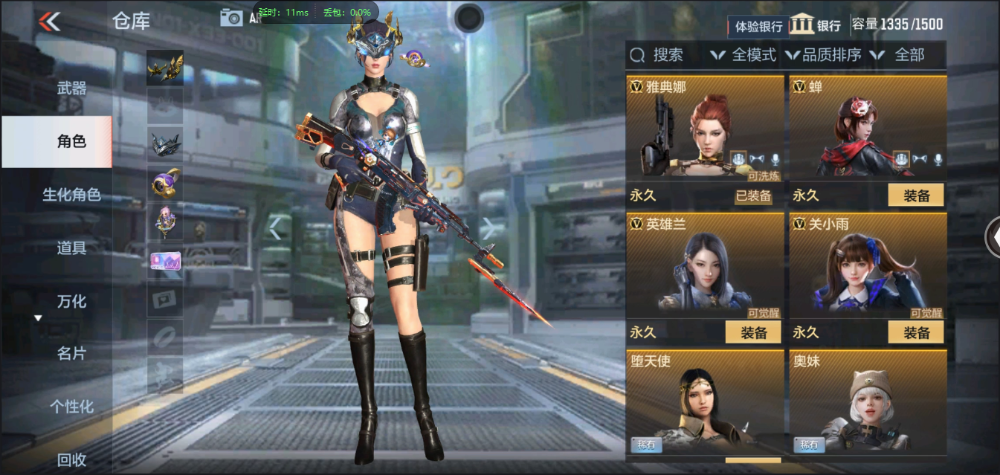The width and height of the screenshot is (1000, 475).
Task: Open the 体验银行 button
Action: tap(759, 26)
